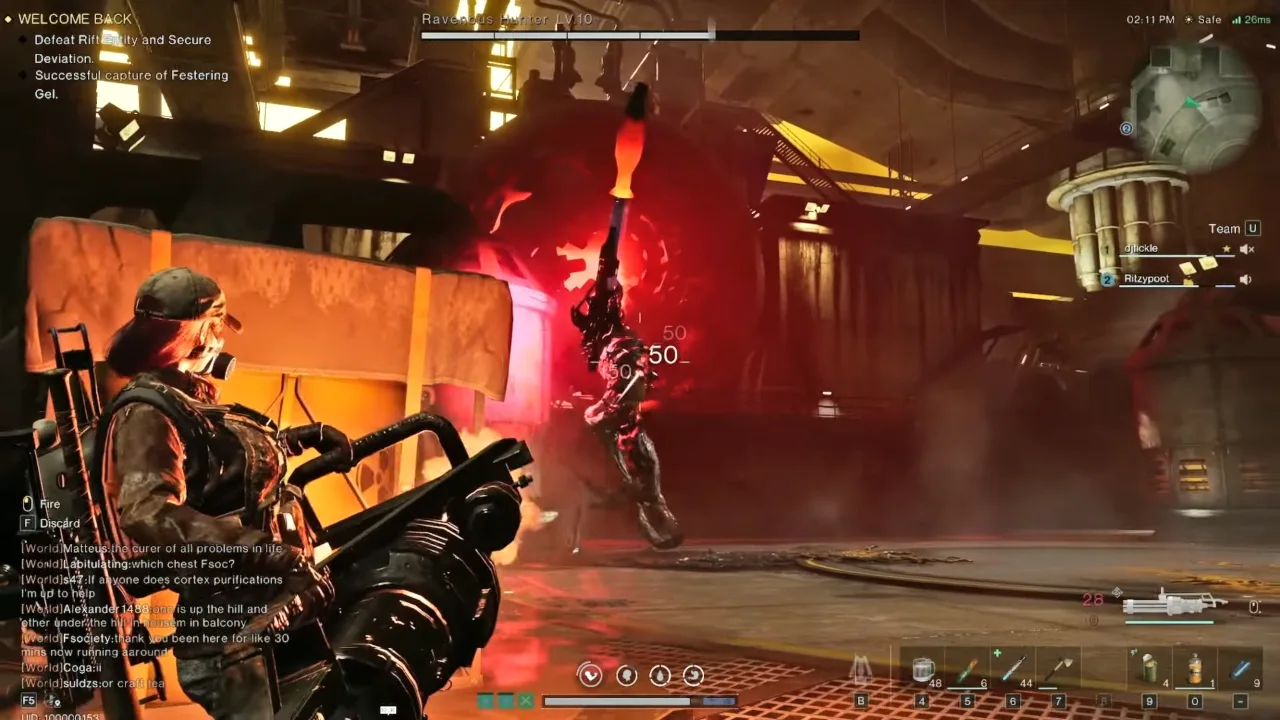Select the green canister throwable slot
Viewport: 1280px width, 720px height.
point(1149,669)
